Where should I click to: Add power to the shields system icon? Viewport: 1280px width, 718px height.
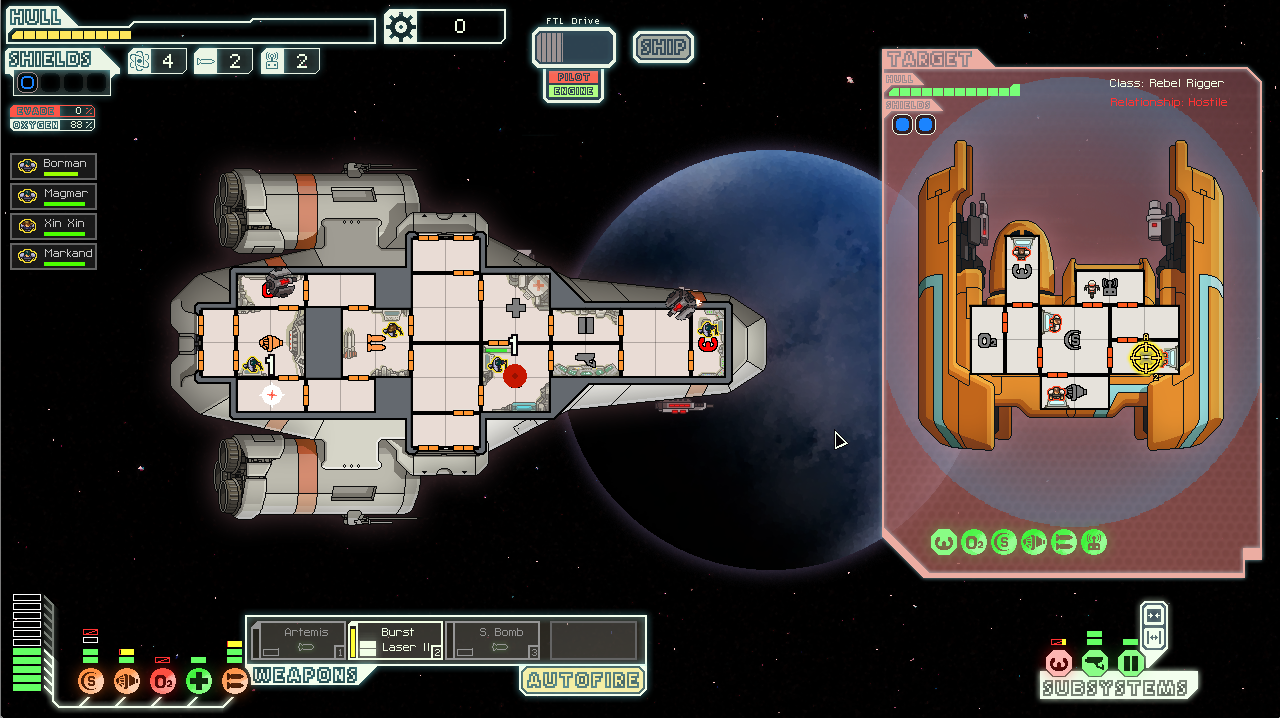91,682
